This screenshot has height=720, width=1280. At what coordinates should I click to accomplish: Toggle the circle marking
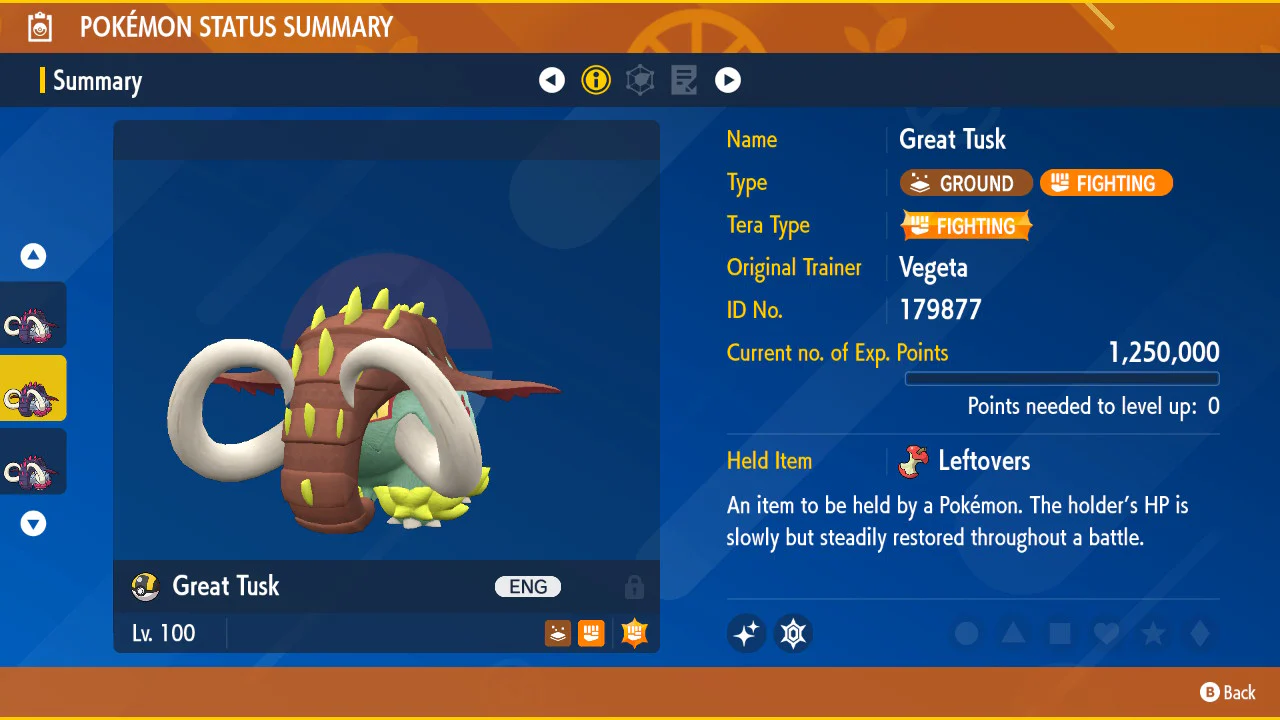[x=966, y=633]
